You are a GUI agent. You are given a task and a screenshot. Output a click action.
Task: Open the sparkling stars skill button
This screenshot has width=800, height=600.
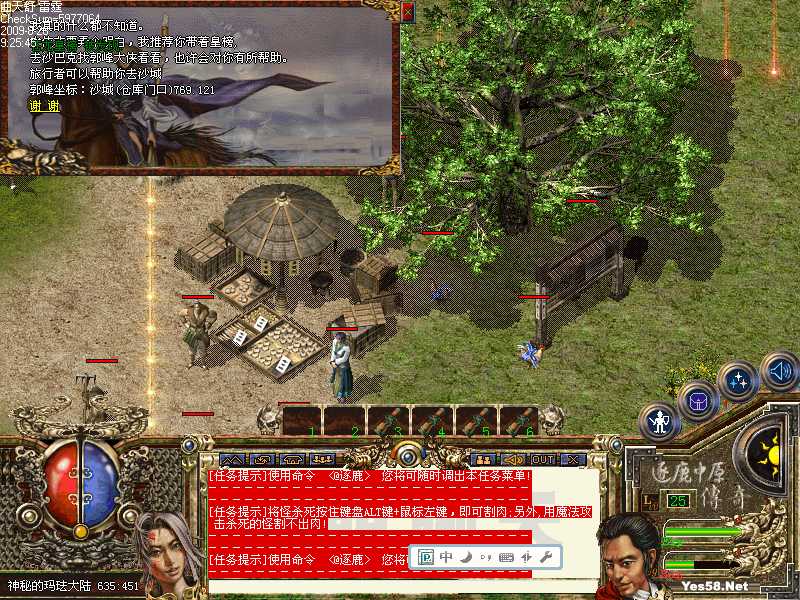tap(738, 381)
